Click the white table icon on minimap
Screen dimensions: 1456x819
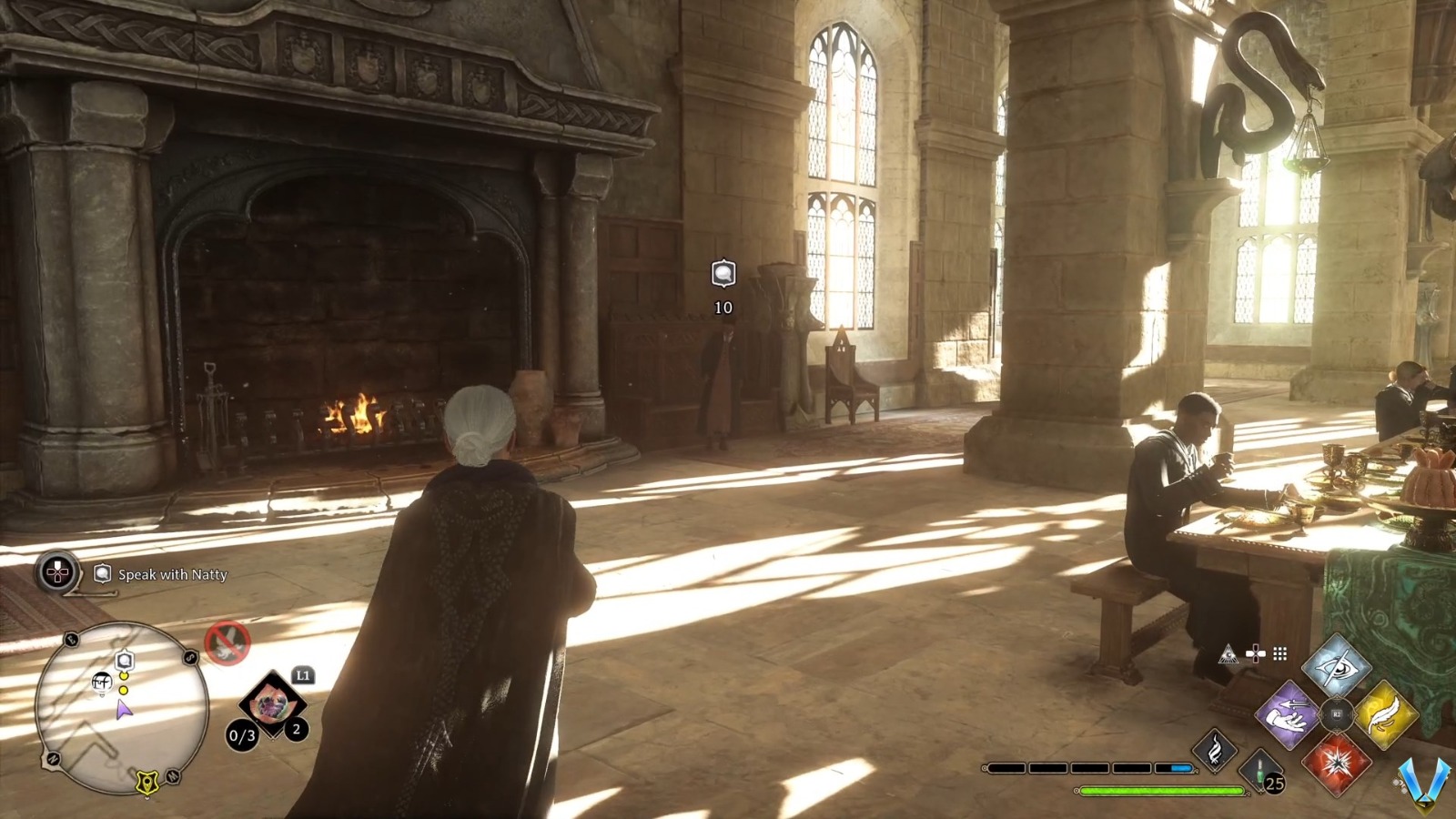point(102,681)
